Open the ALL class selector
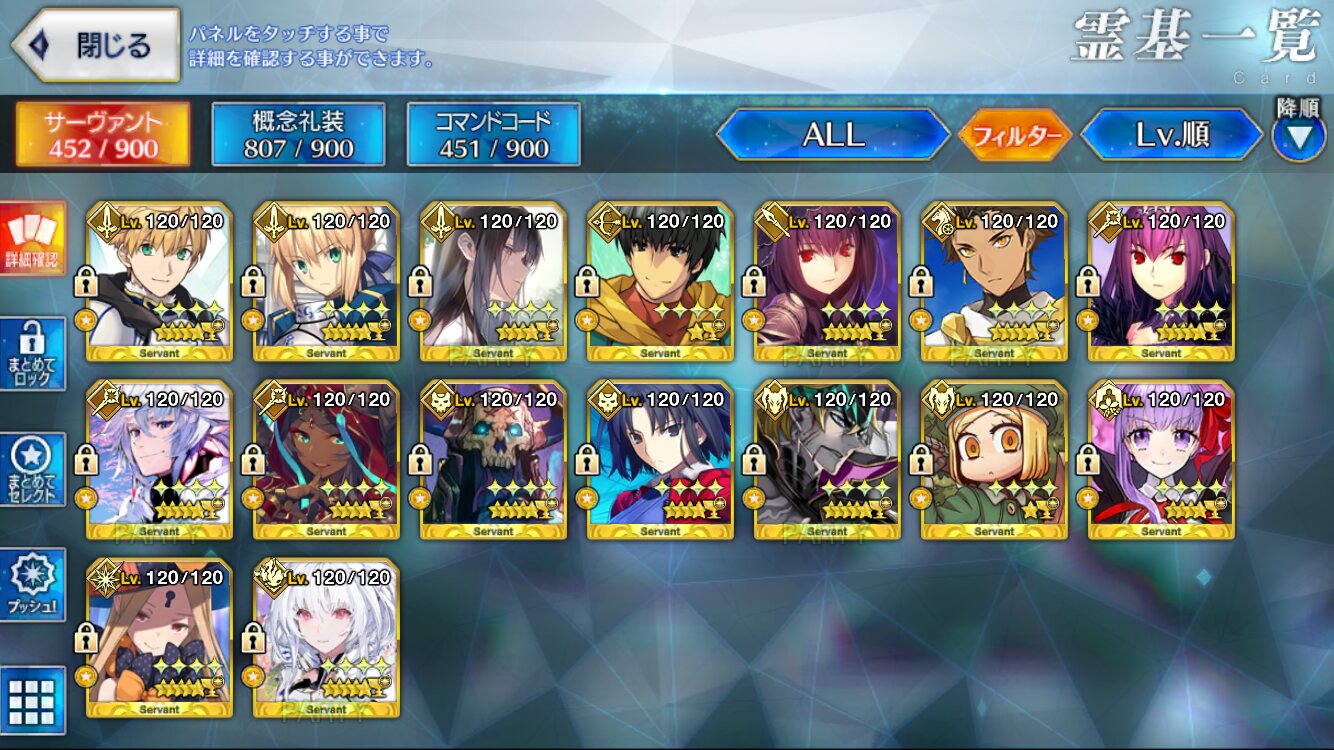1334x750 pixels. click(x=833, y=135)
